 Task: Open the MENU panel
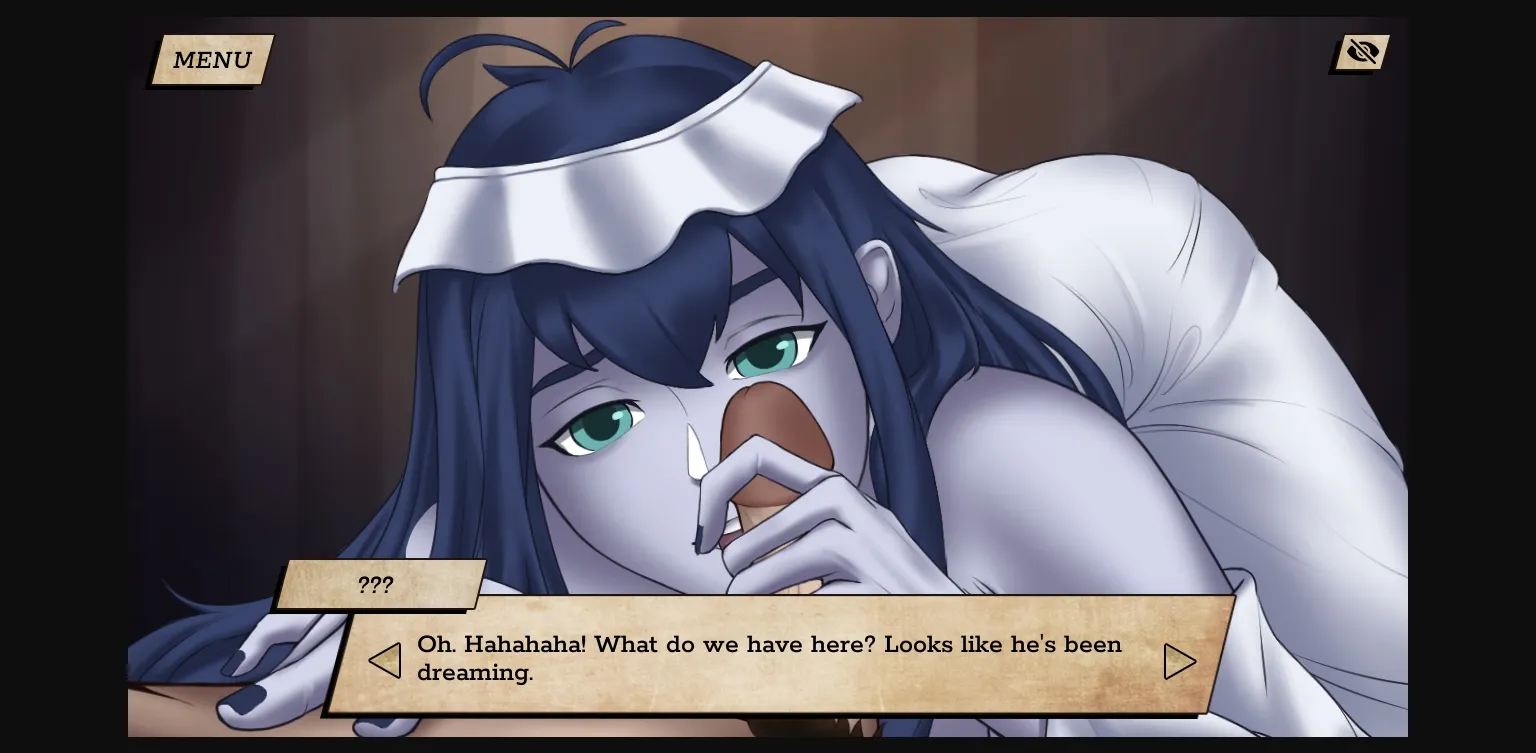pyautogui.click(x=211, y=60)
